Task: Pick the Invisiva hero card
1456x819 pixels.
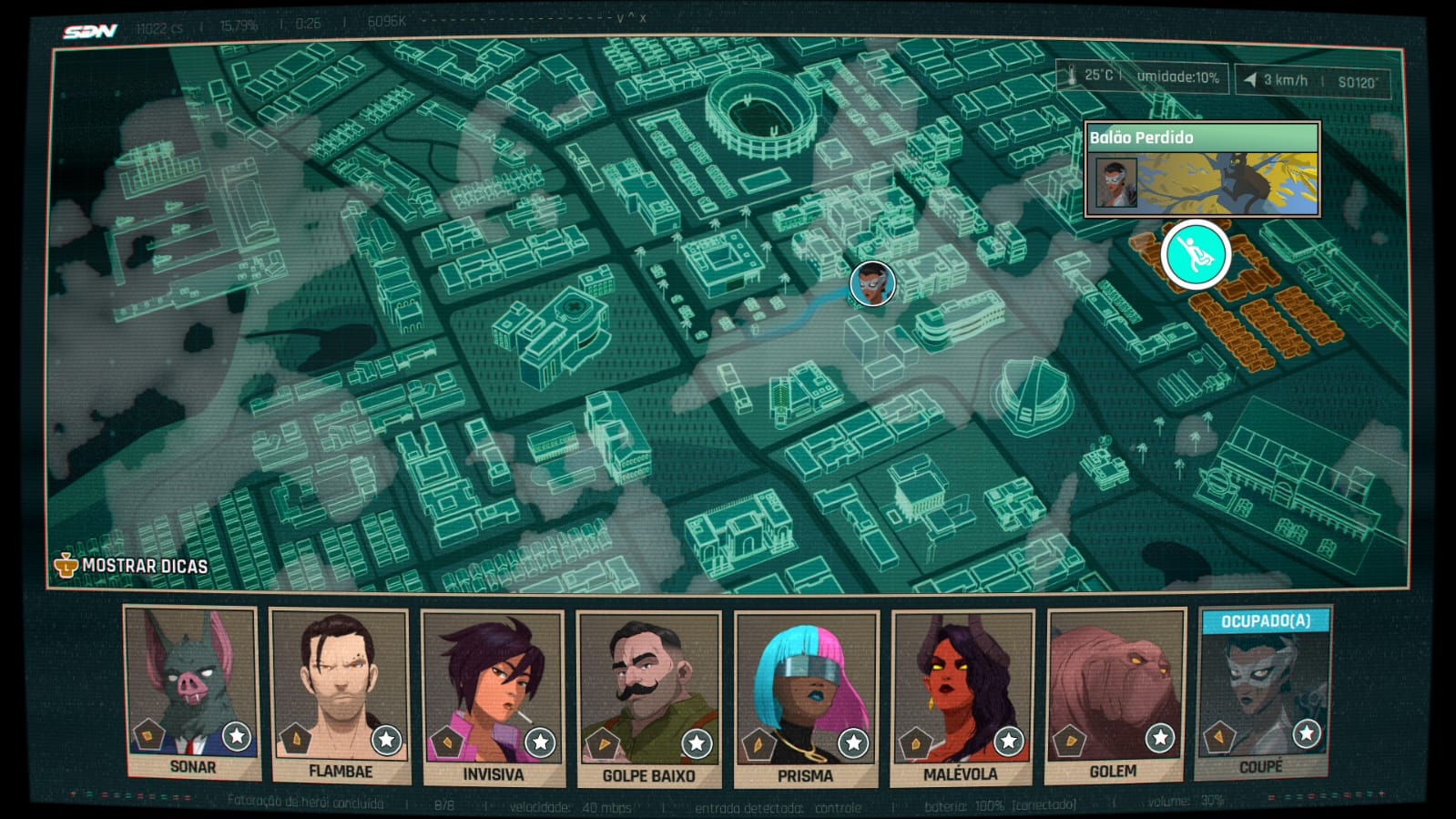Action: (x=493, y=697)
